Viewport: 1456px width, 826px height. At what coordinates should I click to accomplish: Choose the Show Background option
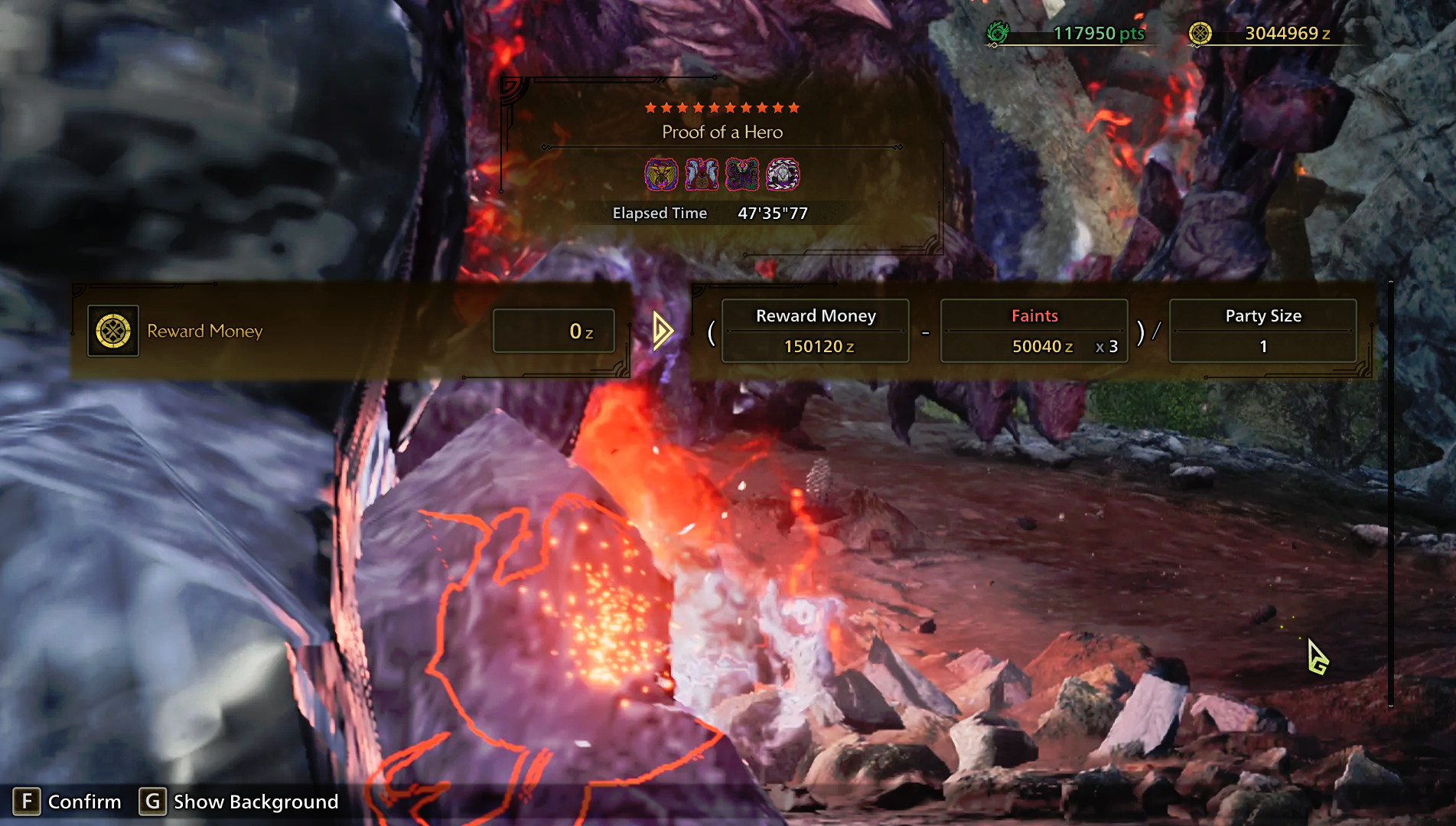[239, 802]
